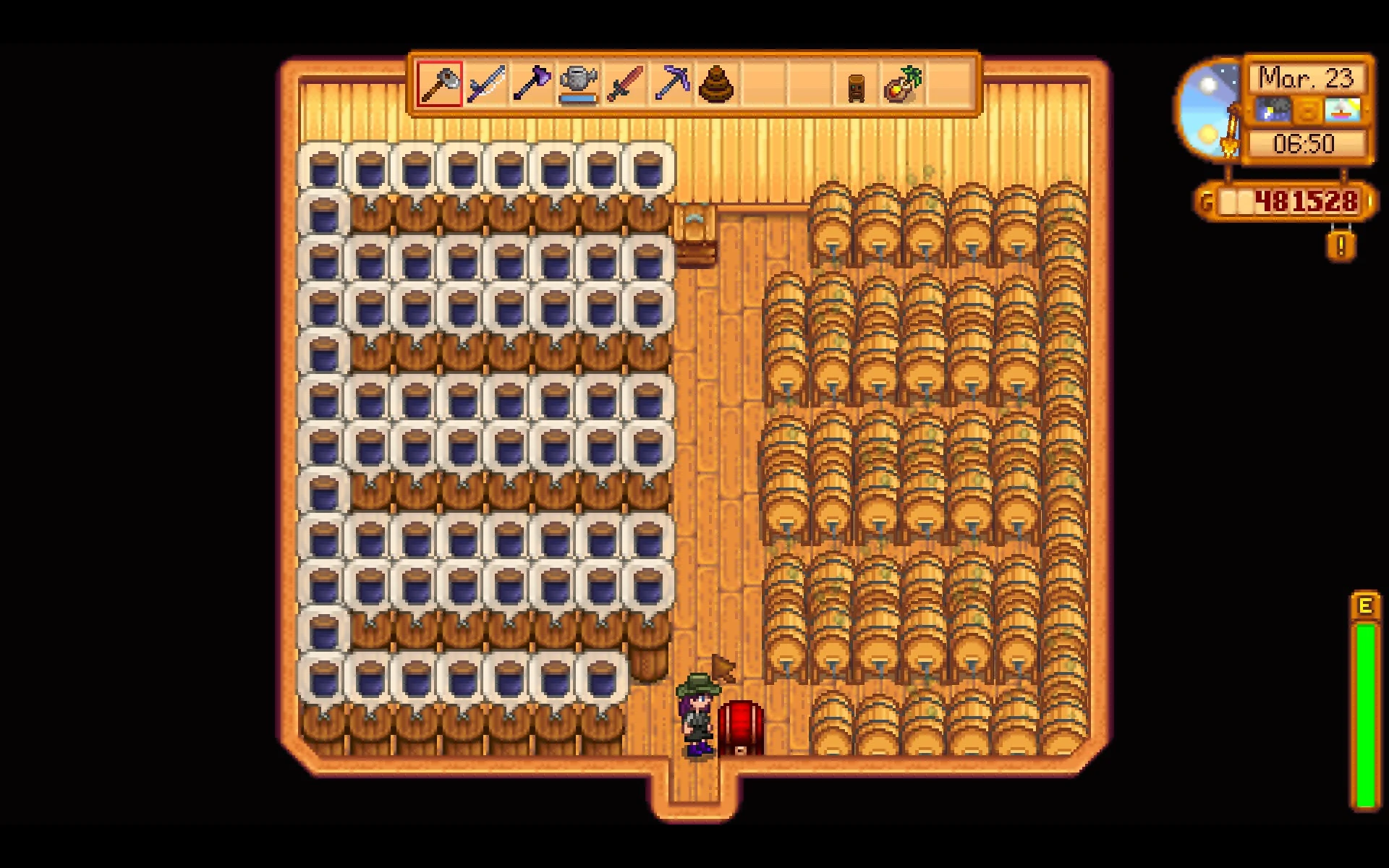Screen dimensions: 1389x868
Task: Click the Mar. 23 date display
Action: tap(1306, 78)
